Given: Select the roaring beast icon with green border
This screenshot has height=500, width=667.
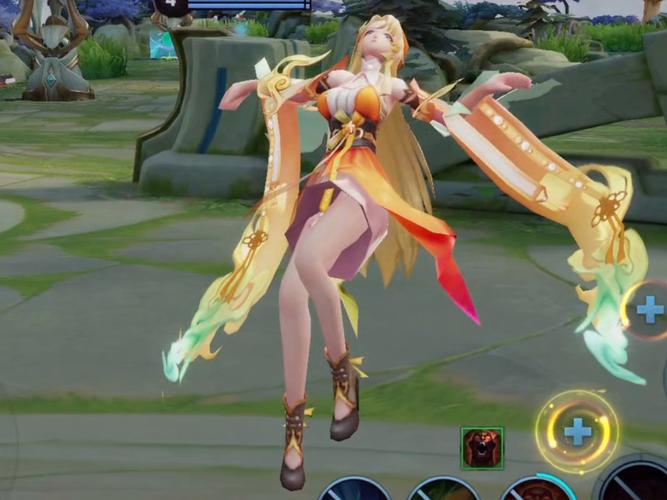Looking at the screenshot, I should (482, 447).
